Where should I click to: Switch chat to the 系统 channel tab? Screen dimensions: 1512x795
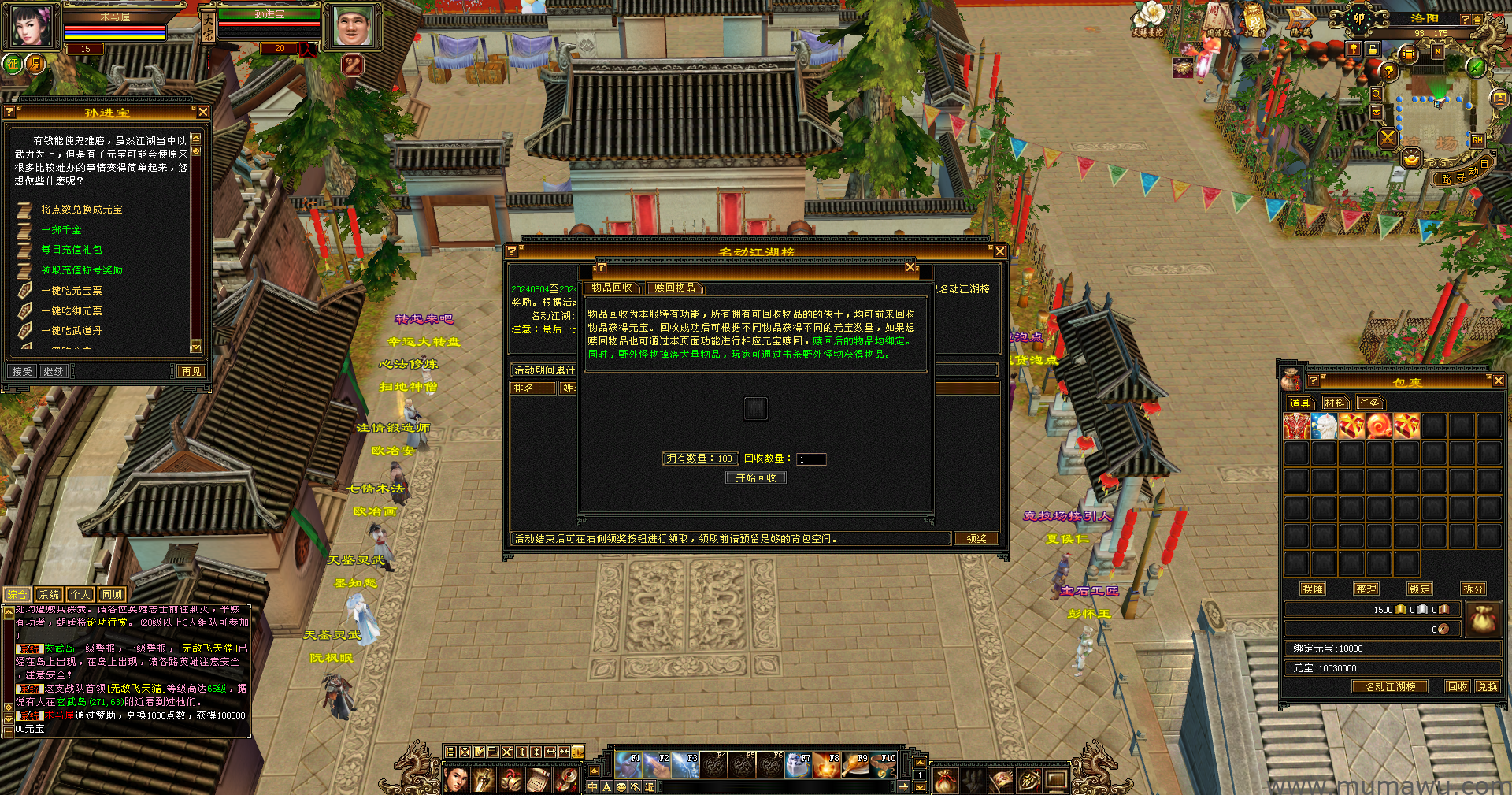(49, 595)
